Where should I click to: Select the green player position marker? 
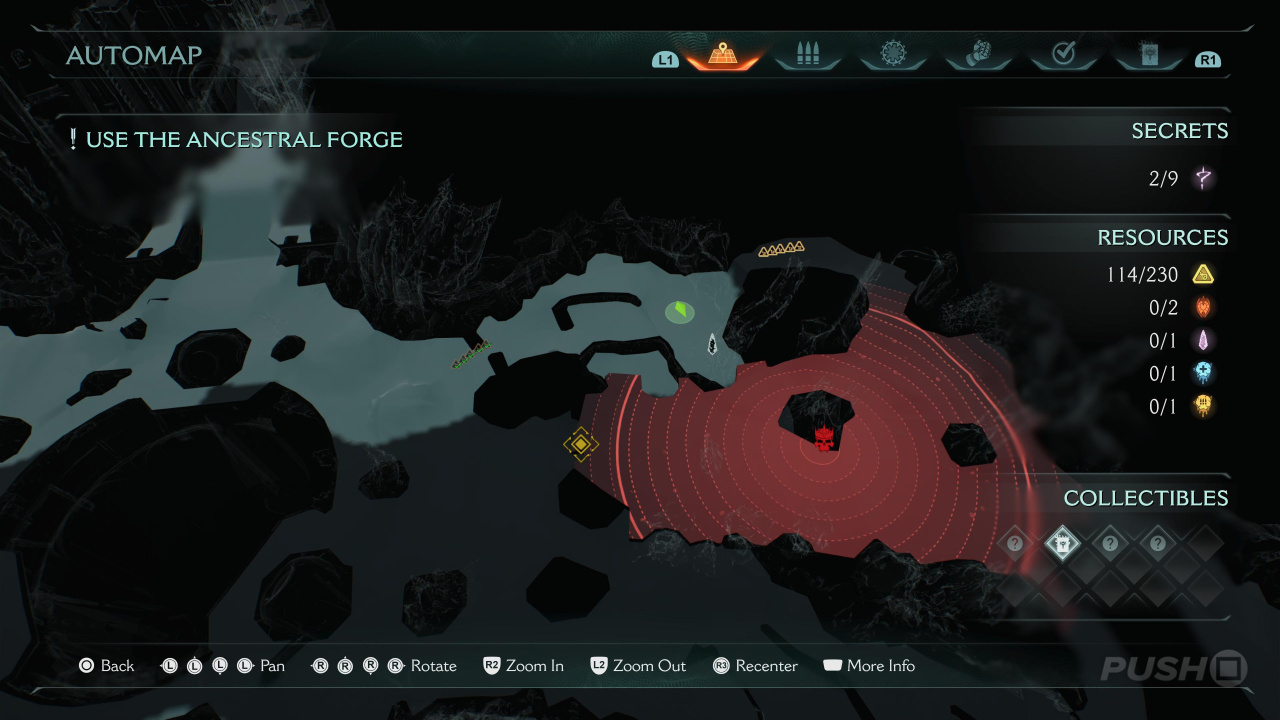tap(680, 312)
